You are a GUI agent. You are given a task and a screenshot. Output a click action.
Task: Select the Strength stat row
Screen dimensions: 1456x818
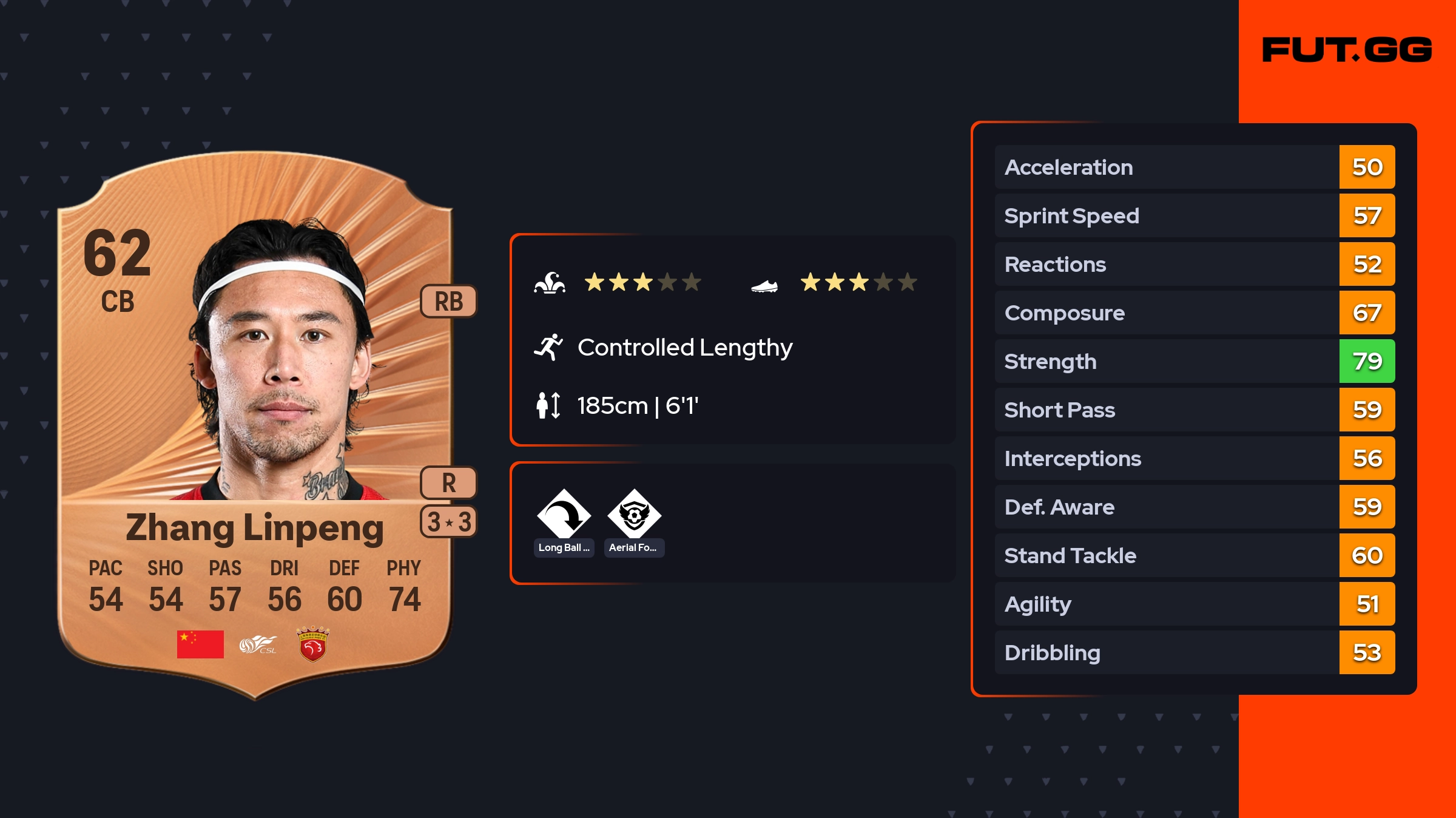click(x=1194, y=362)
